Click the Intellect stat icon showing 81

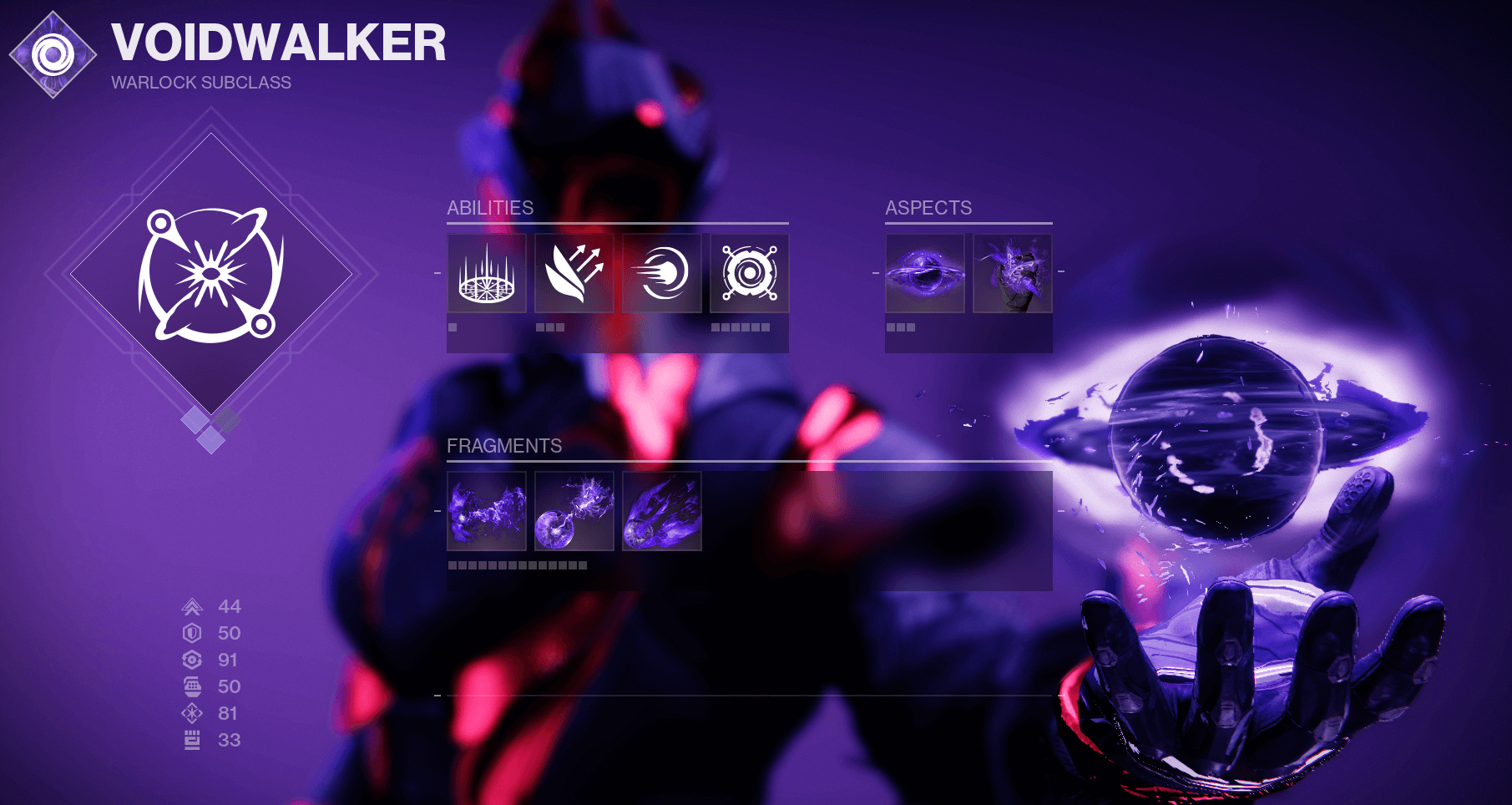tap(192, 714)
